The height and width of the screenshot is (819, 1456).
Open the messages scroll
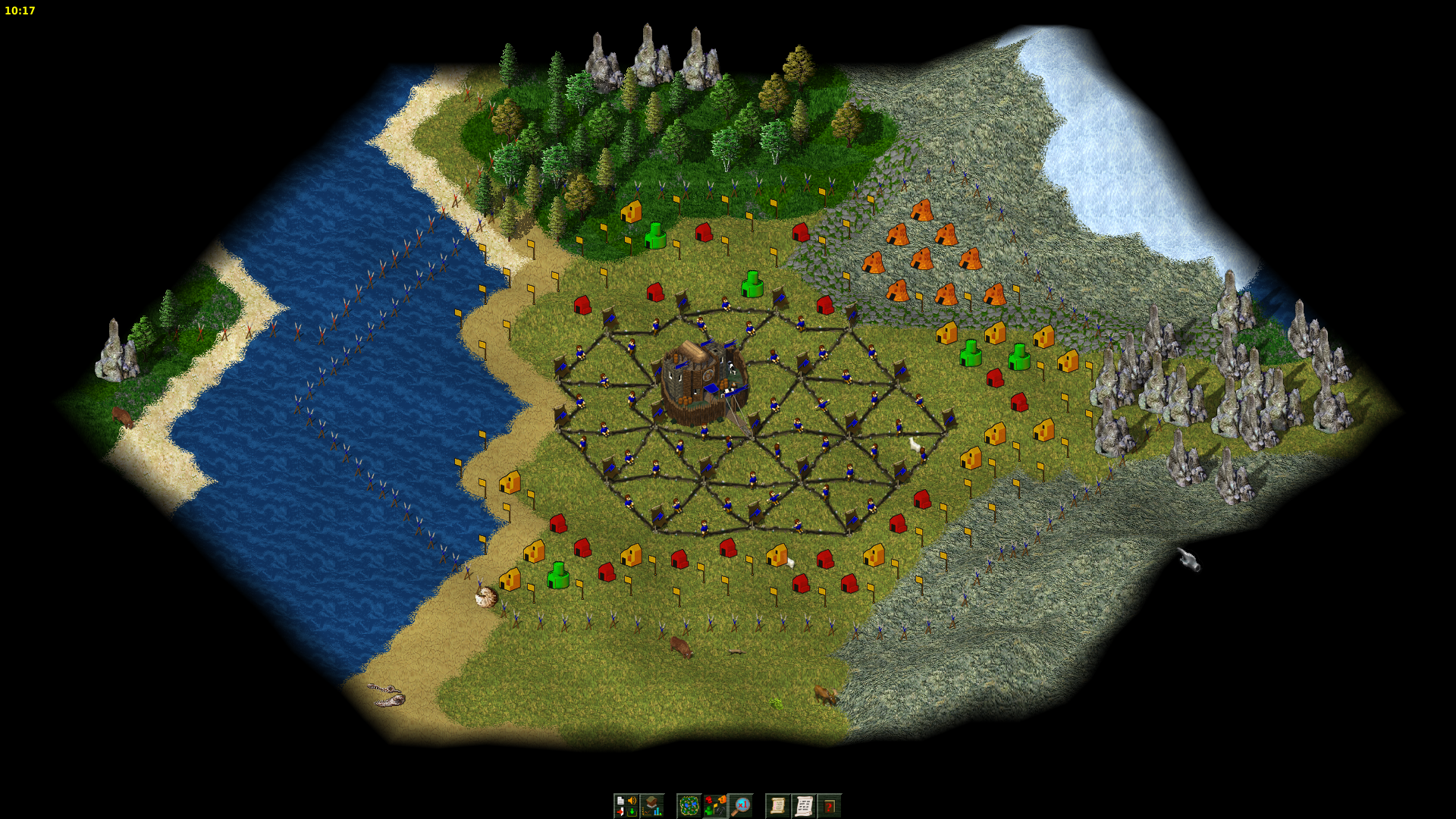click(804, 805)
